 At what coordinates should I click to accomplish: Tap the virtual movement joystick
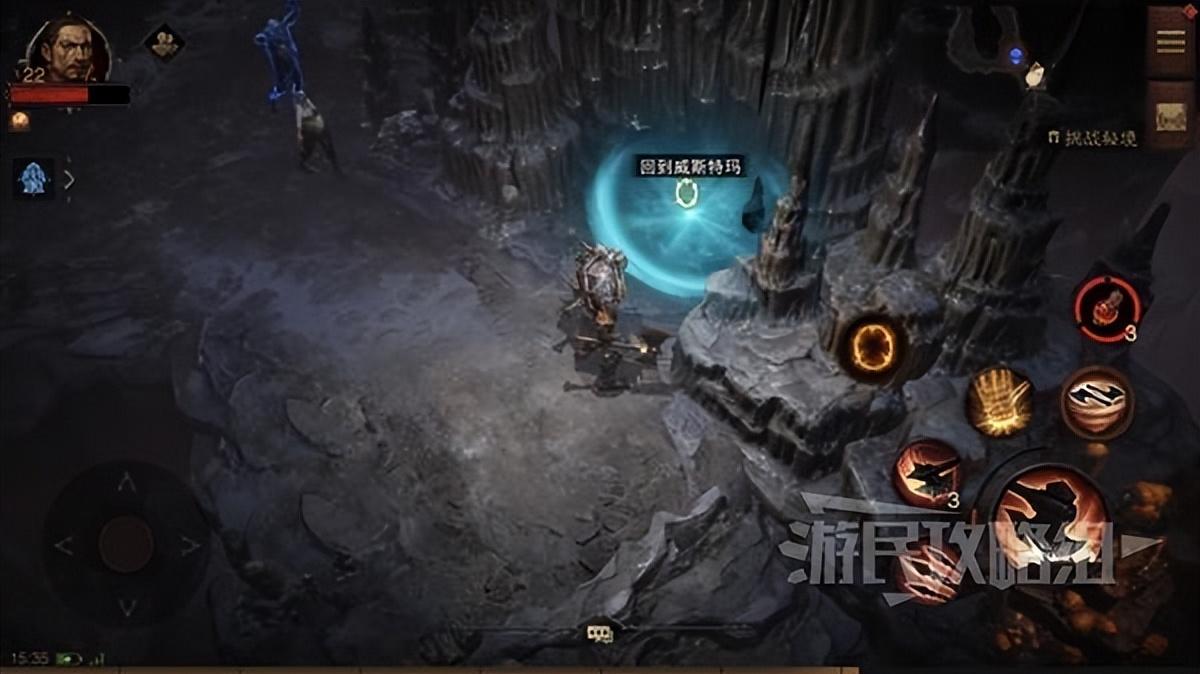[126, 545]
